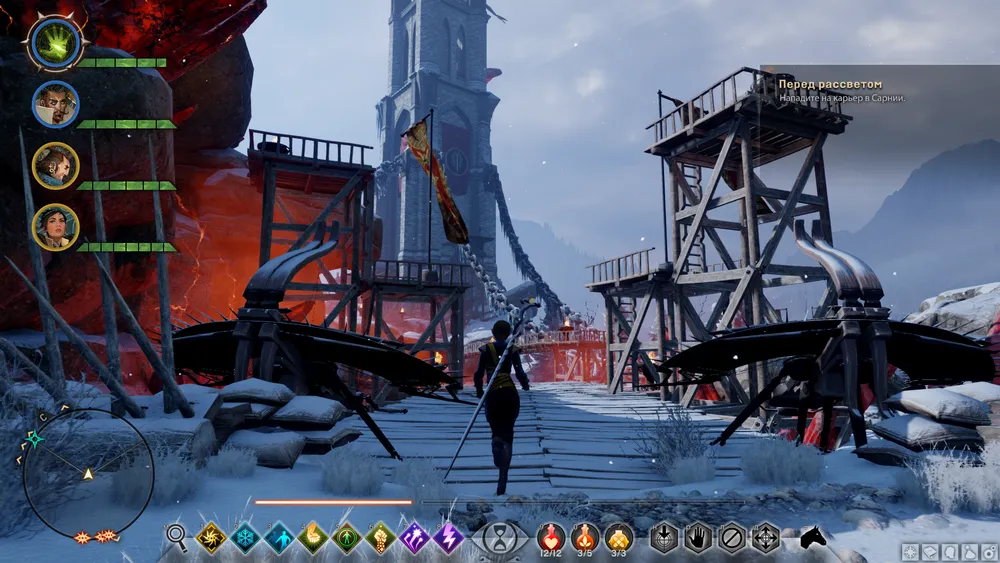Choose the bearded companion's side-profile portrait
1000x563 pixels.
(x=55, y=166)
